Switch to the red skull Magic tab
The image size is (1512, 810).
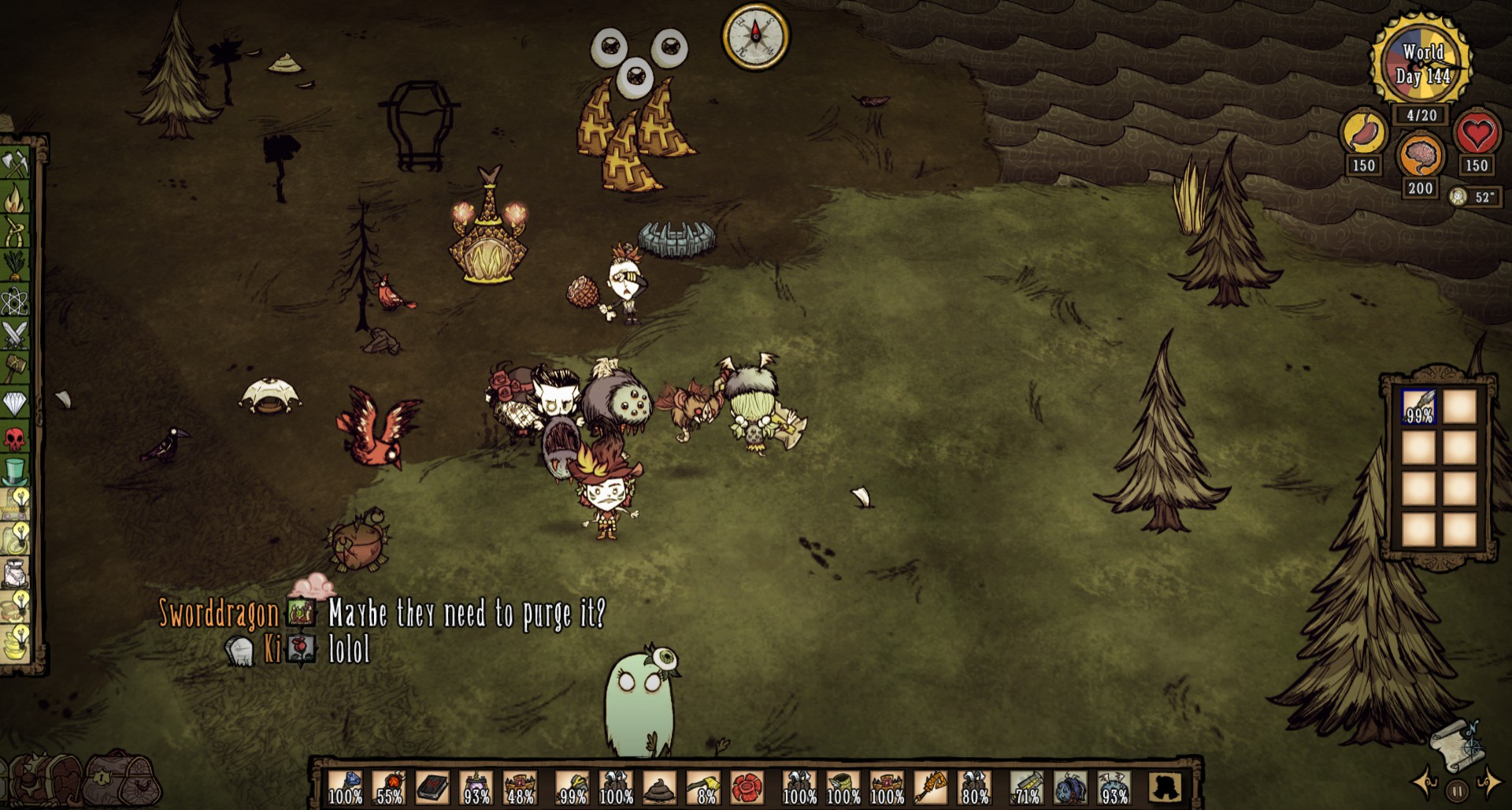[15, 438]
